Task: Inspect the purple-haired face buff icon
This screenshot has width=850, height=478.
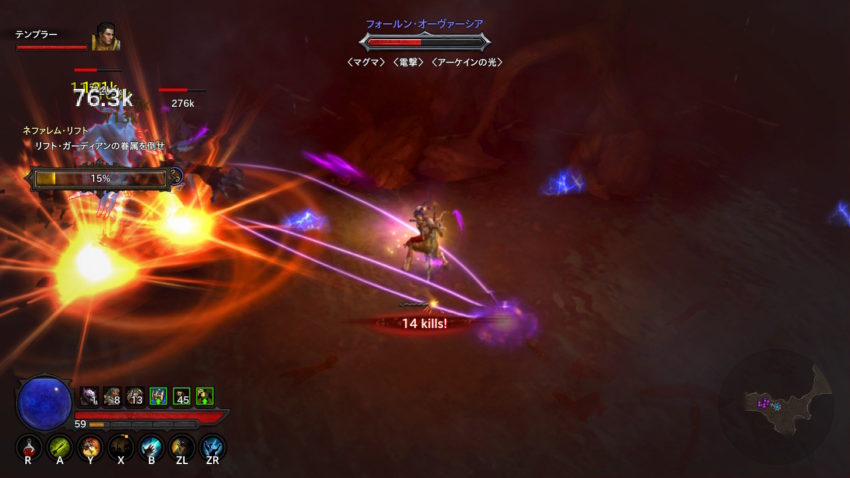Action: pos(89,396)
